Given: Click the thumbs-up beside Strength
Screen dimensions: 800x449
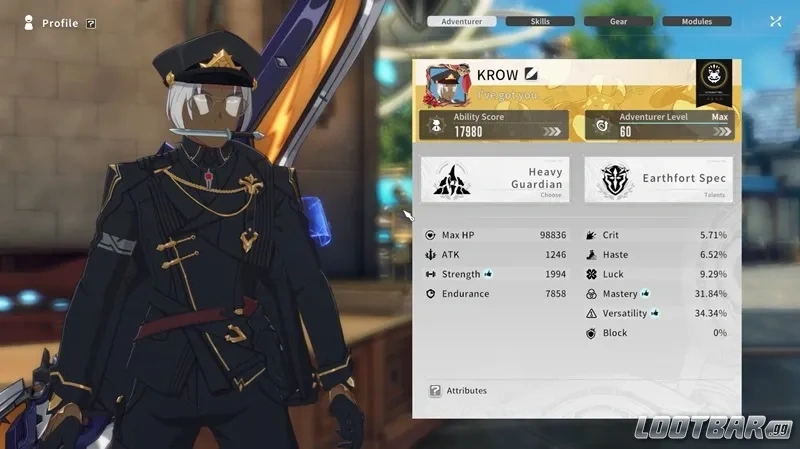Looking at the screenshot, I should (x=488, y=273).
